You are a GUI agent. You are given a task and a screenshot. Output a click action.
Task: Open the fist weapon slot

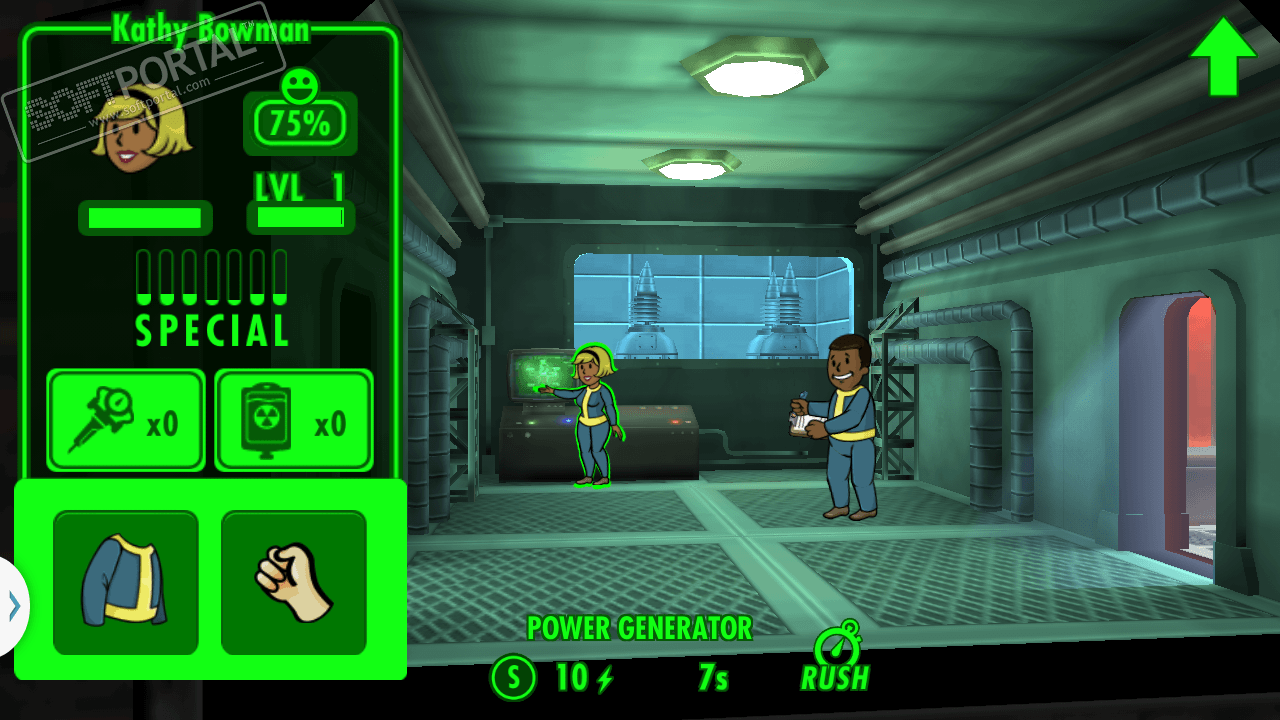(294, 583)
